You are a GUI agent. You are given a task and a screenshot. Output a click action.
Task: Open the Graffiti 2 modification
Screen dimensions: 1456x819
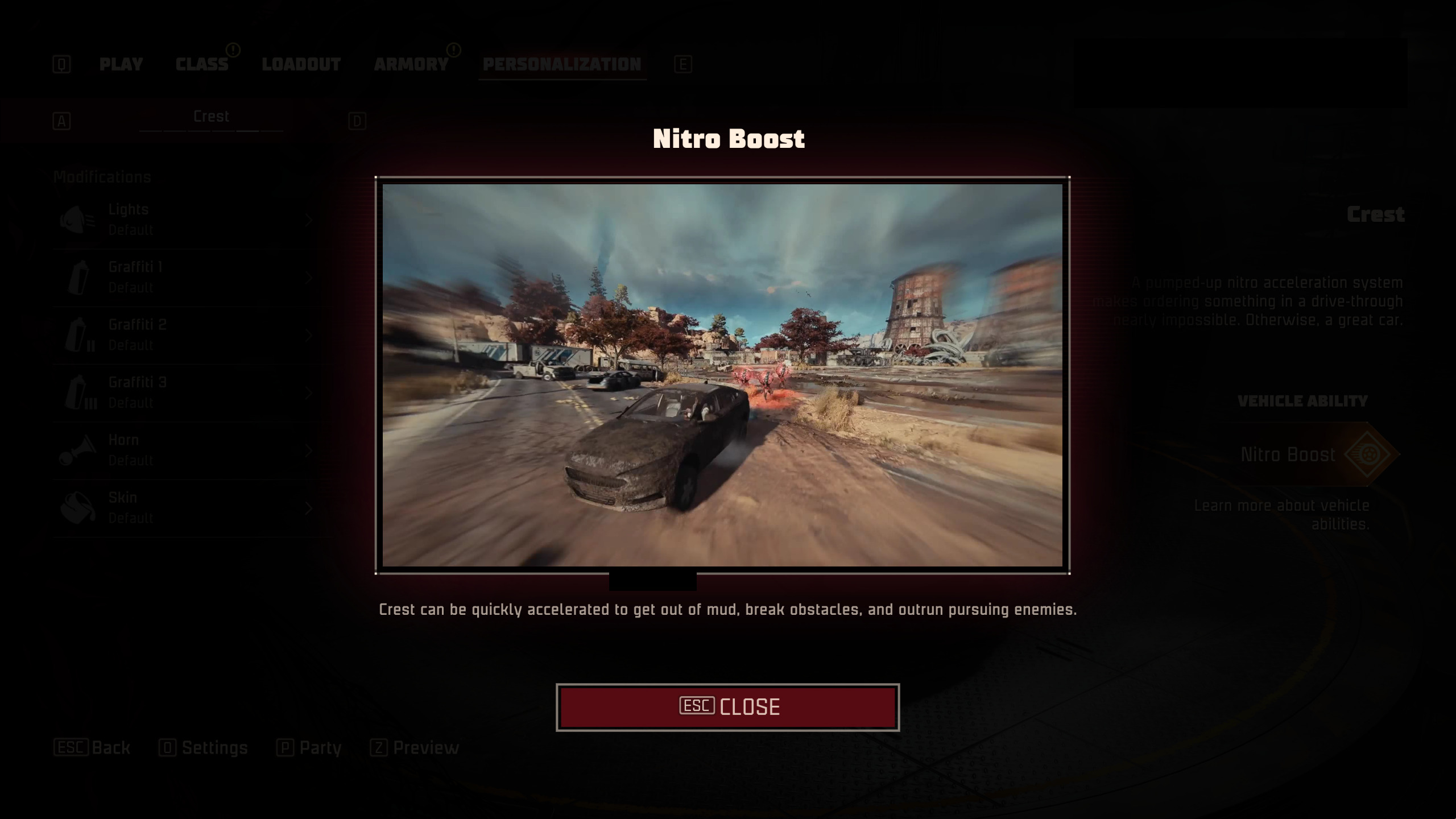(x=188, y=335)
